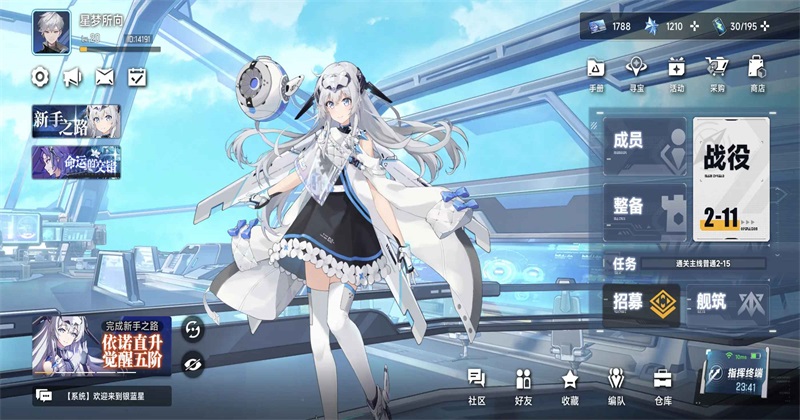The image size is (800, 420).
Task: Open the 采购 purchase menu
Action: pyautogui.click(x=716, y=71)
